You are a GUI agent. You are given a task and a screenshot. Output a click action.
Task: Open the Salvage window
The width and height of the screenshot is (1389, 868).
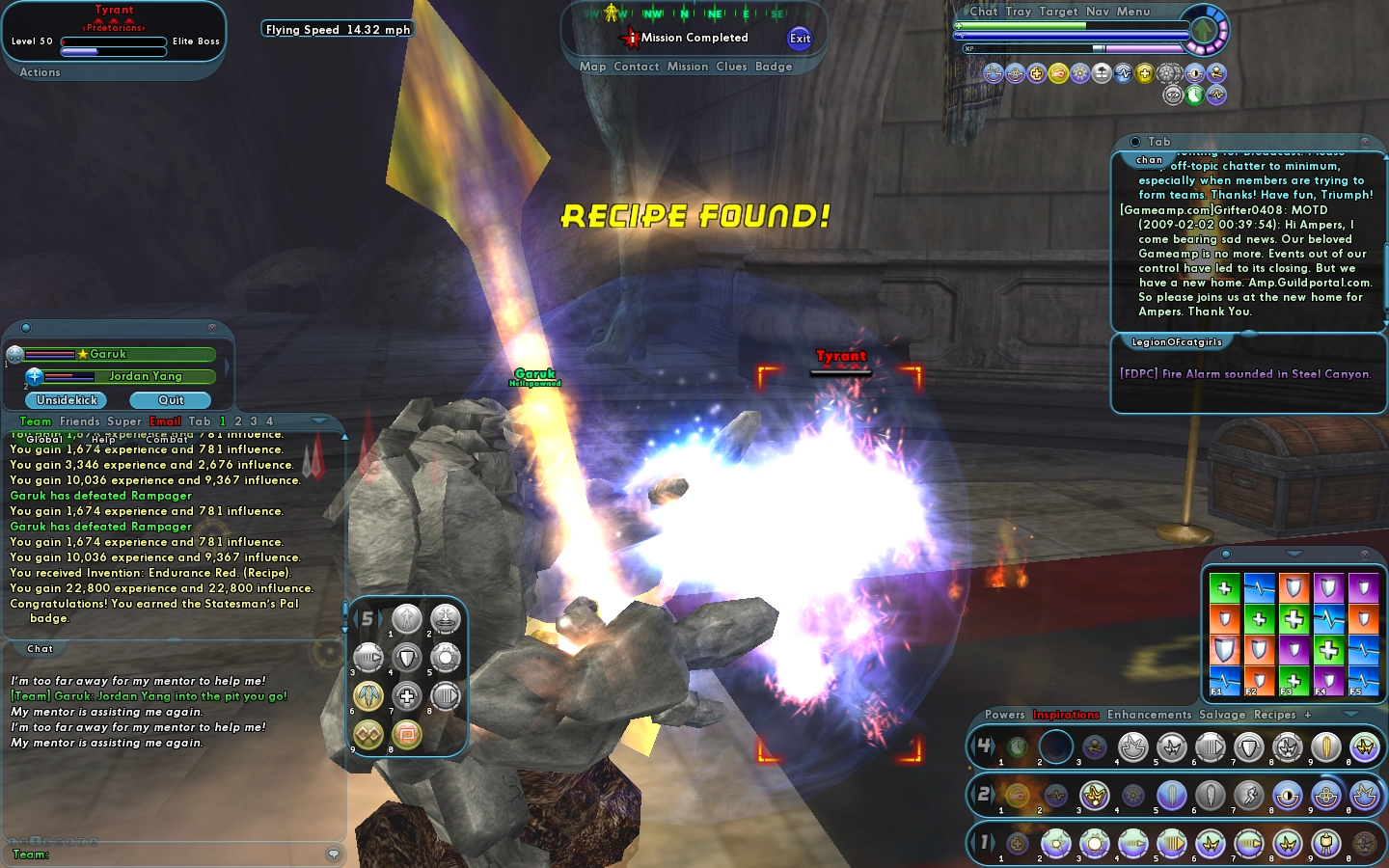point(1222,715)
